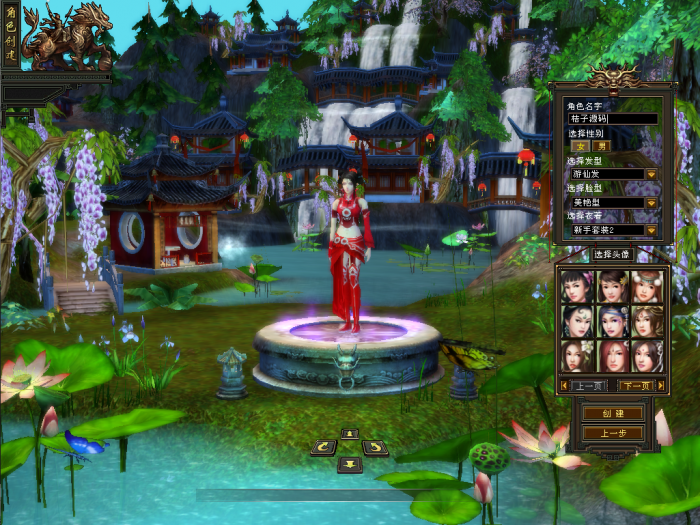The image size is (700, 525).
Task: Rotate character with the left curved arrow
Action: [x=324, y=448]
